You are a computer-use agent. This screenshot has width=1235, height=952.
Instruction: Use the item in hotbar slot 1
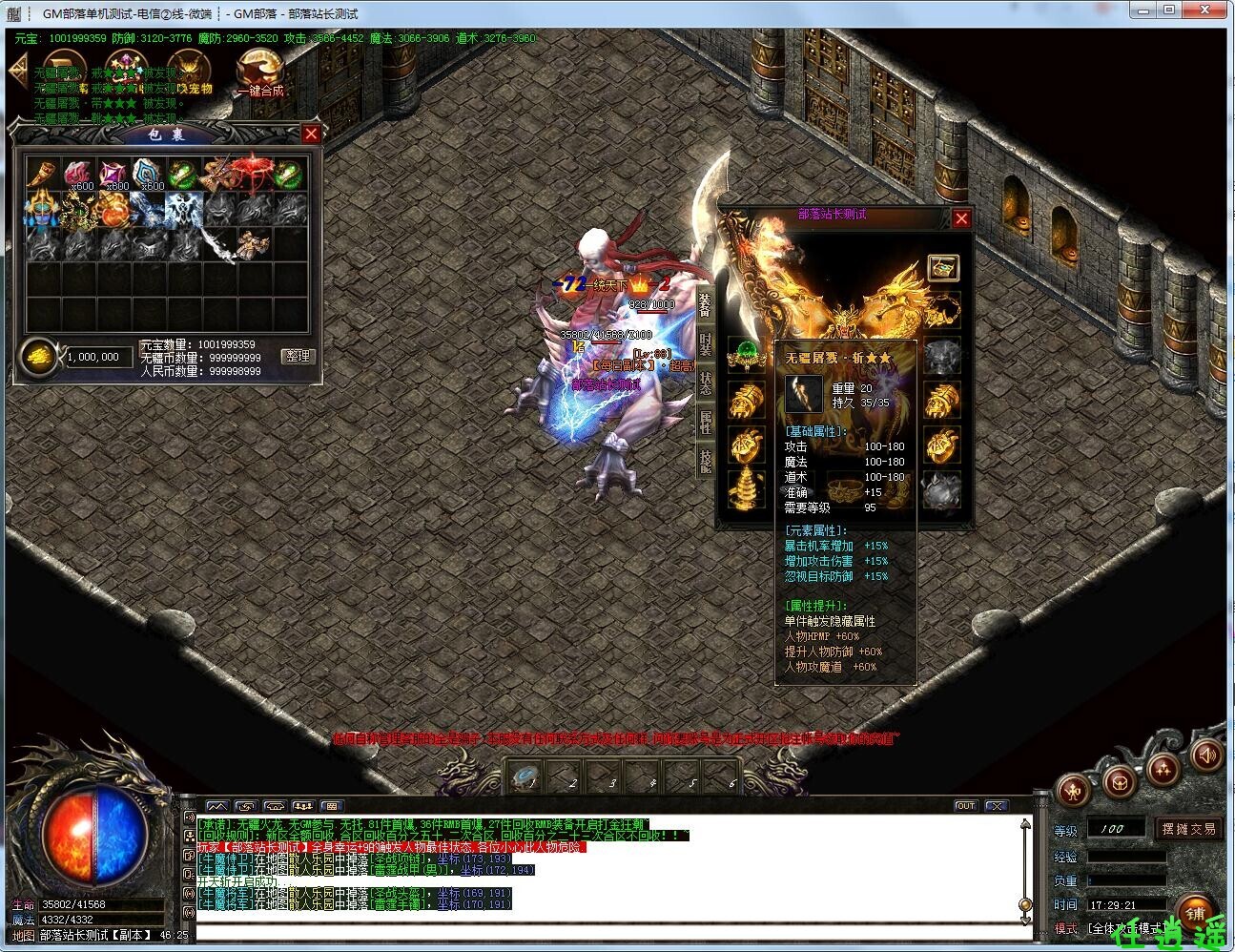tap(525, 777)
